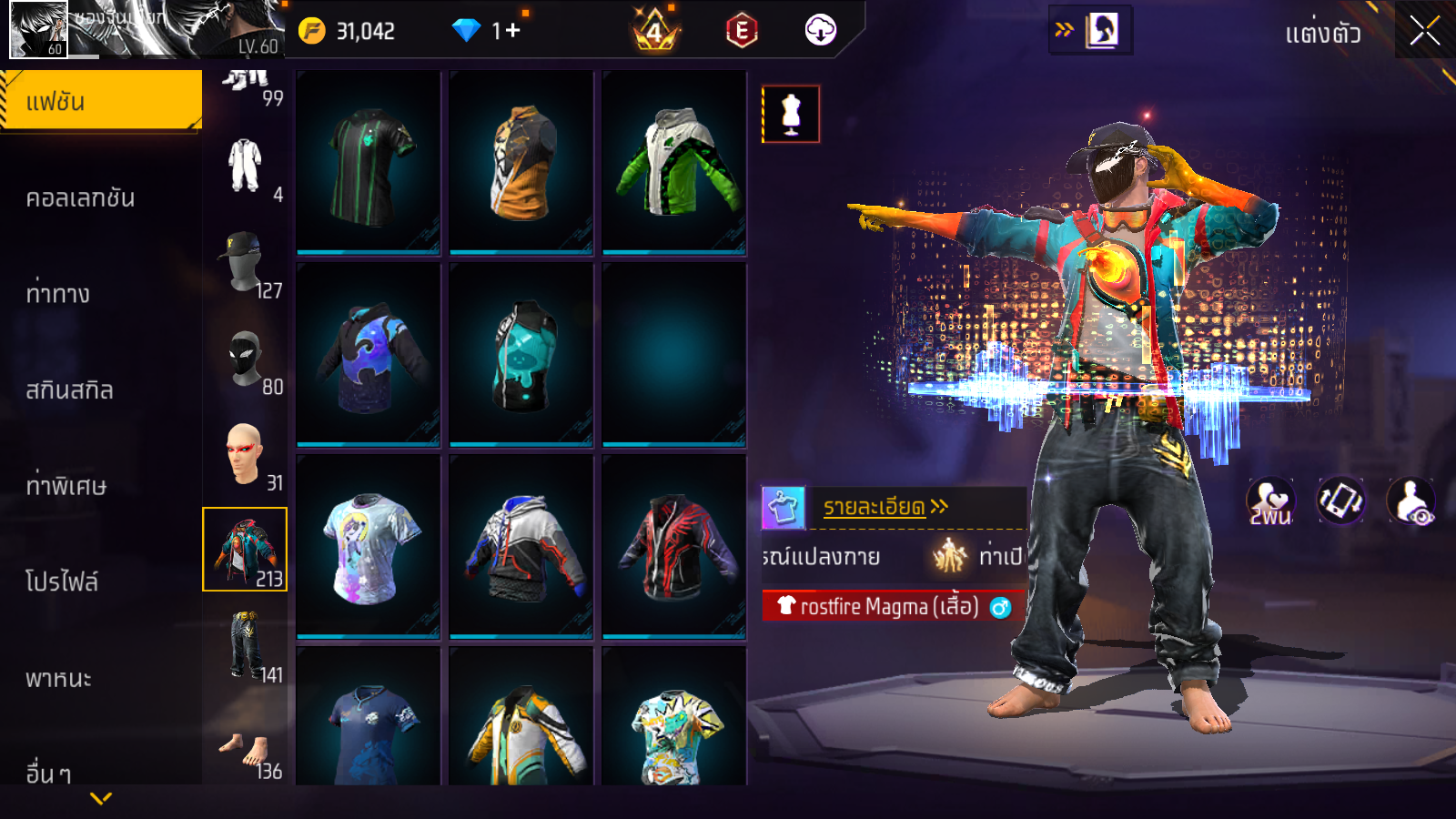Screen dimensions: 1456x819
Task: Open the pants category with 141 items
Action: (246, 645)
